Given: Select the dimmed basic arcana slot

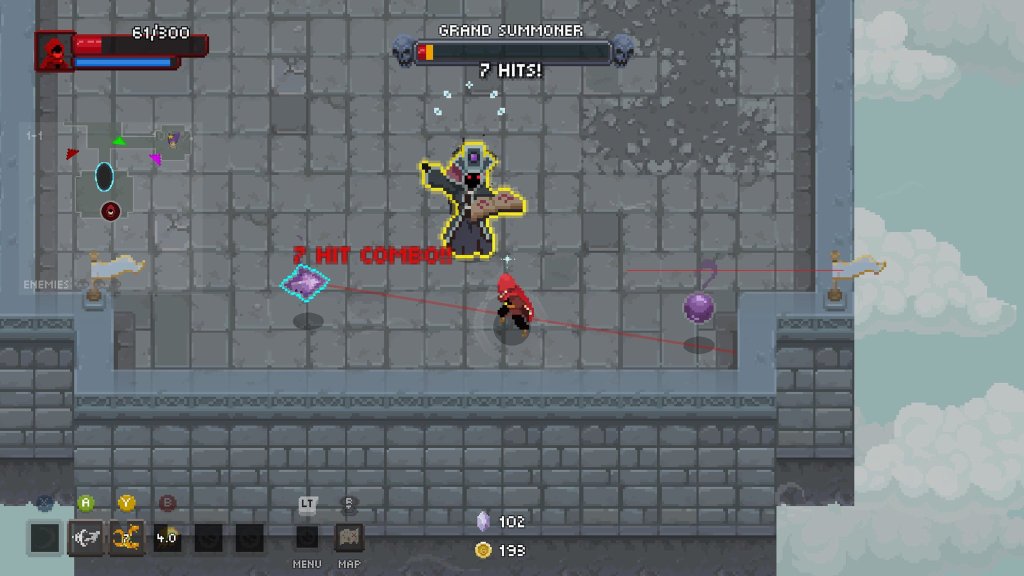Looking at the screenshot, I should point(45,537).
